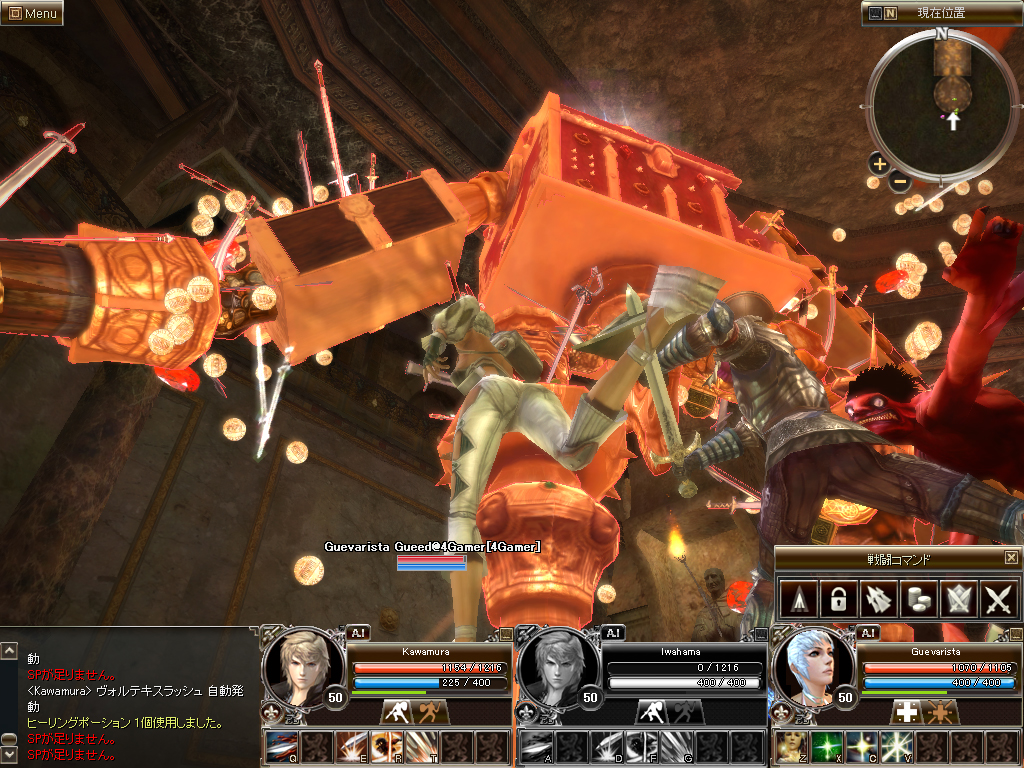Zoom in the minimap with plus button
This screenshot has width=1024, height=768.
(879, 164)
